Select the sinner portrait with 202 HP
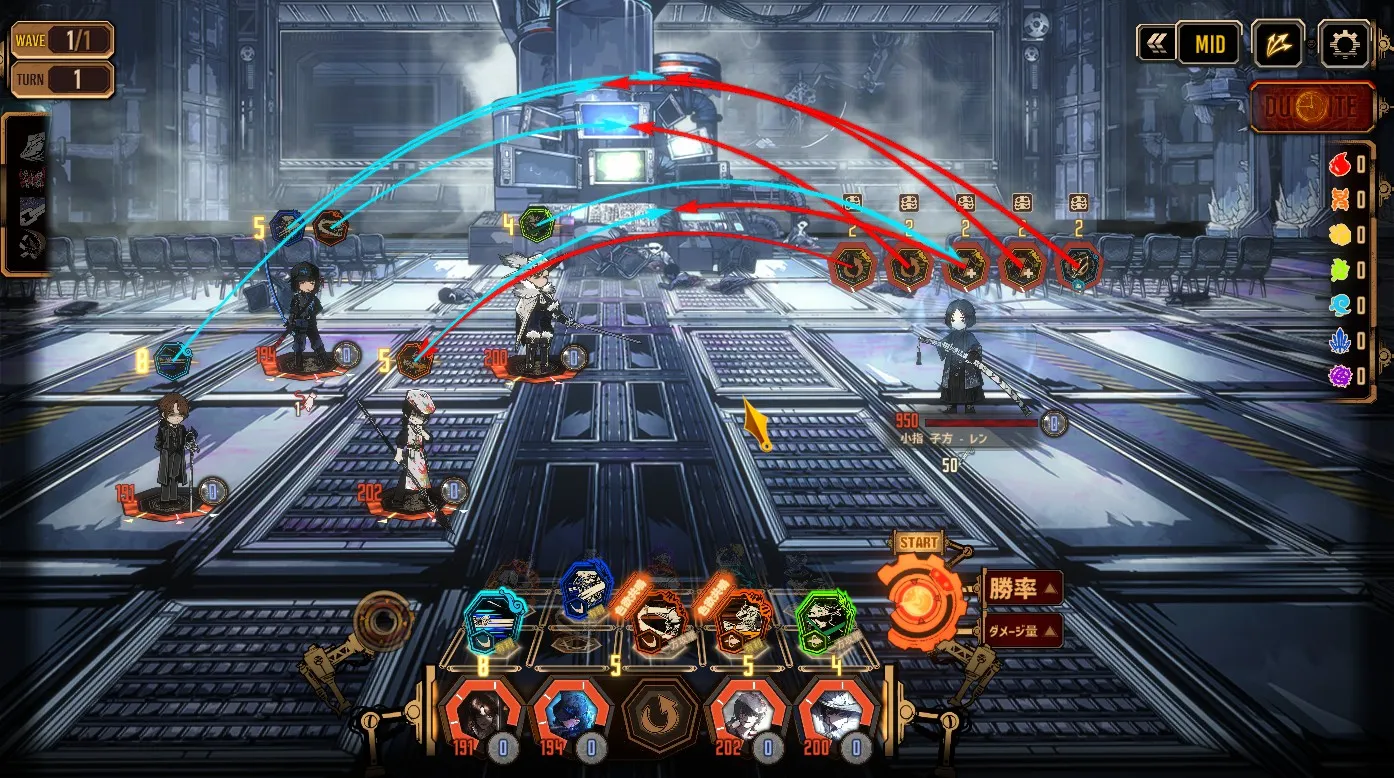This screenshot has width=1394, height=778. [746, 718]
